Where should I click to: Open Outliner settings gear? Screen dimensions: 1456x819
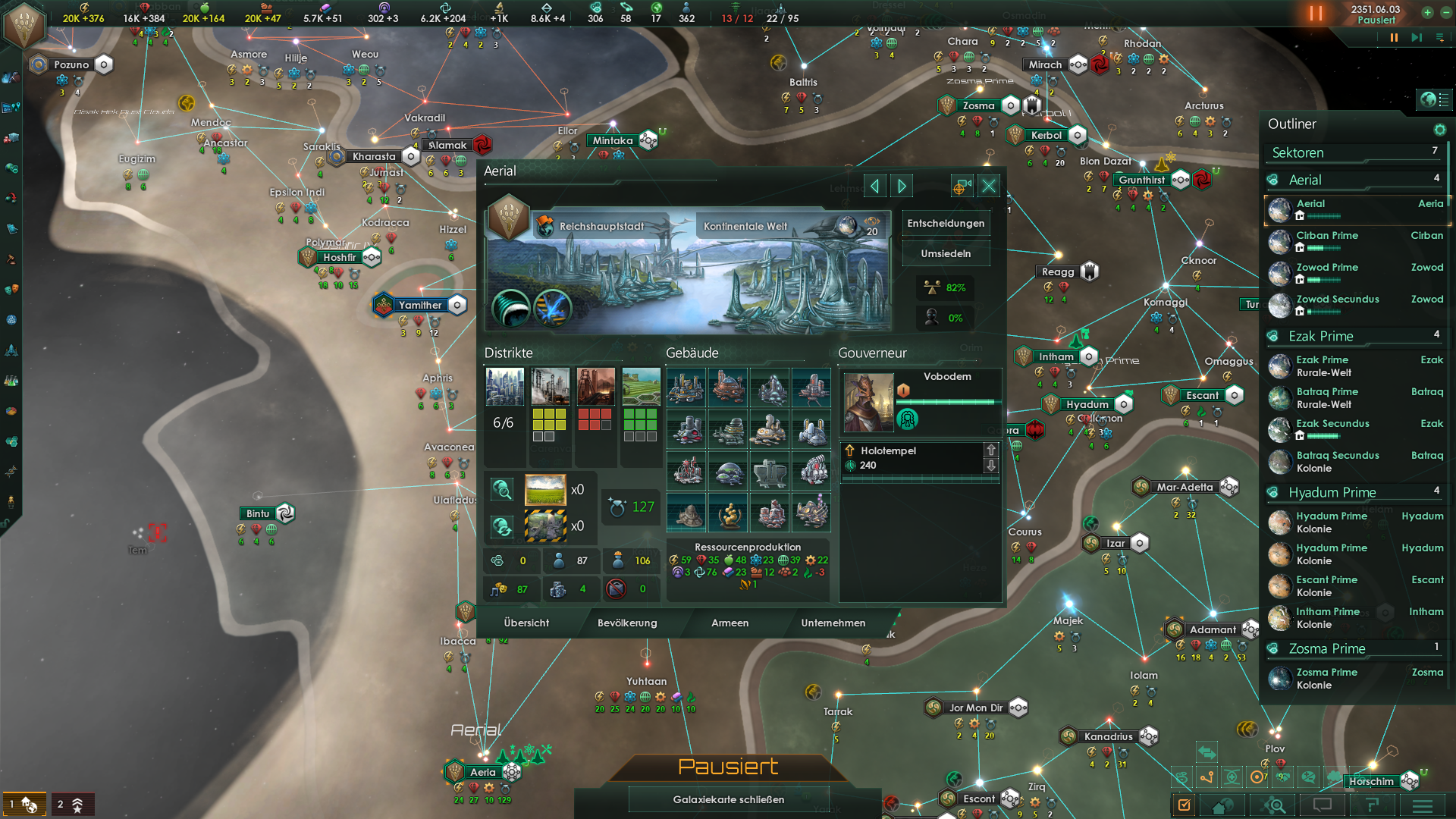click(1439, 130)
